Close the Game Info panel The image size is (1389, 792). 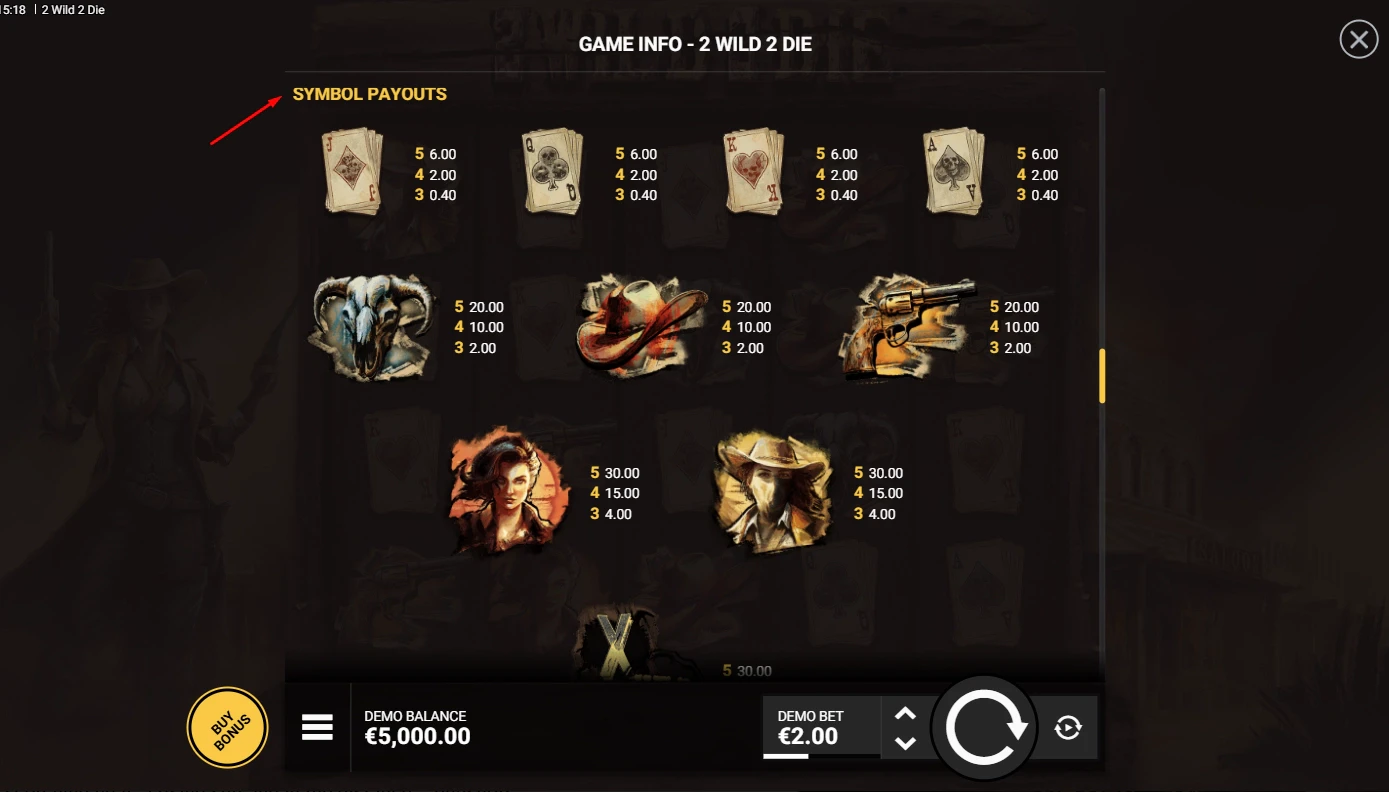[1357, 39]
